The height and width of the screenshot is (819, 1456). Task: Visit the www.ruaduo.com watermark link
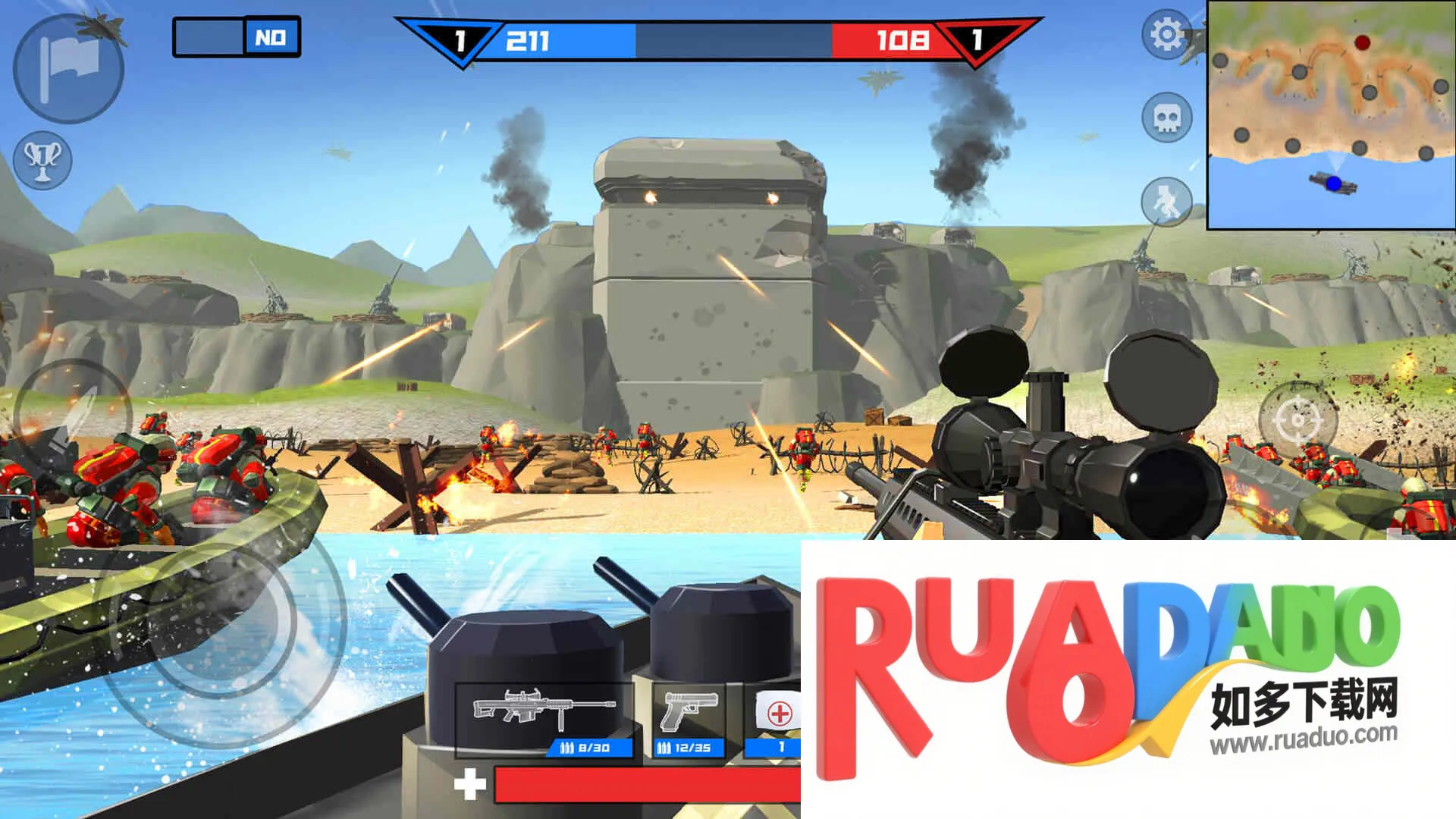point(1303,737)
